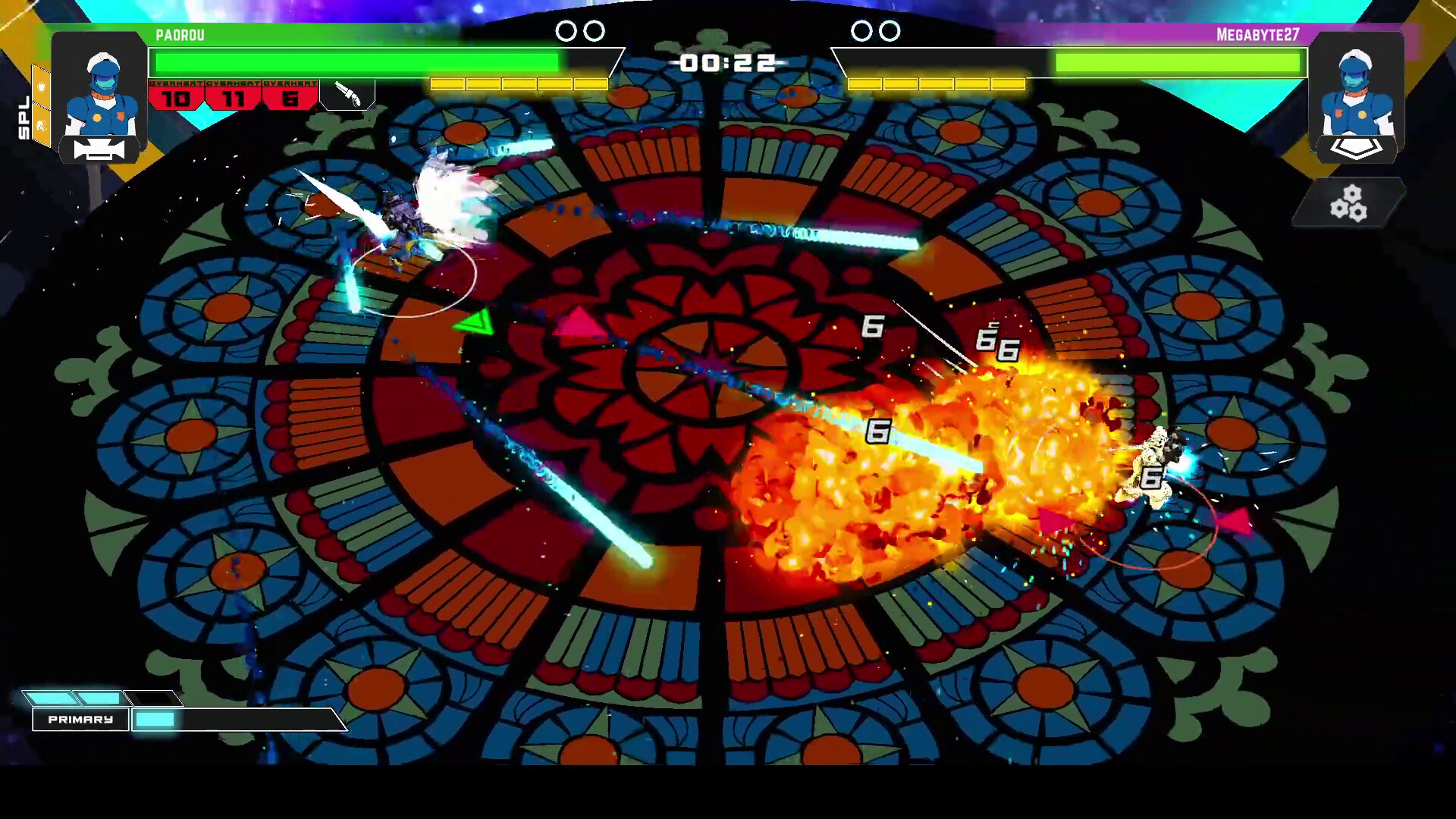The image size is (1456, 819).
Task: Toggle the left round indicator circle near the timer
Action: pos(566,30)
